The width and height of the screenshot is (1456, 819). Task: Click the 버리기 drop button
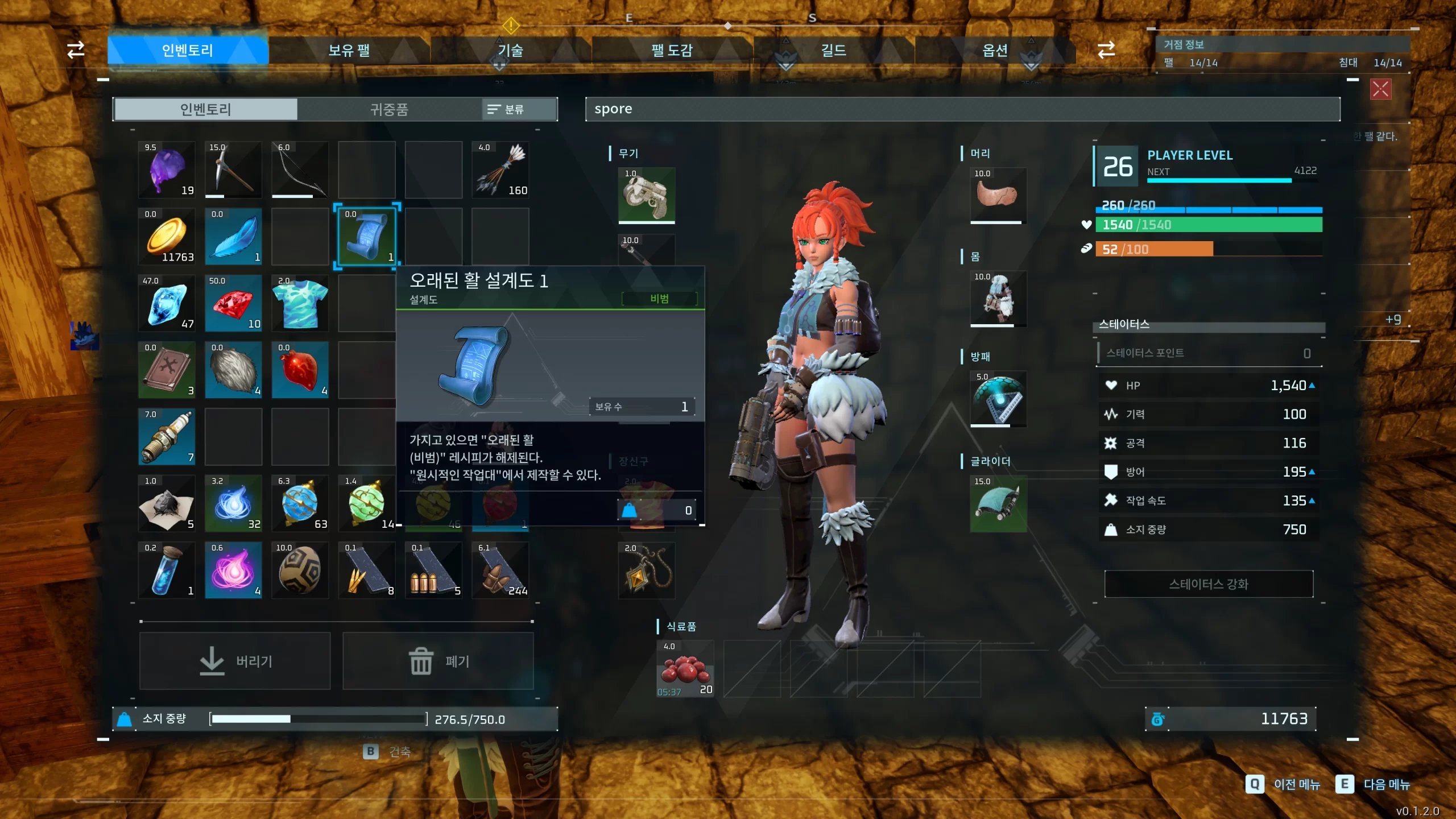pos(235,661)
